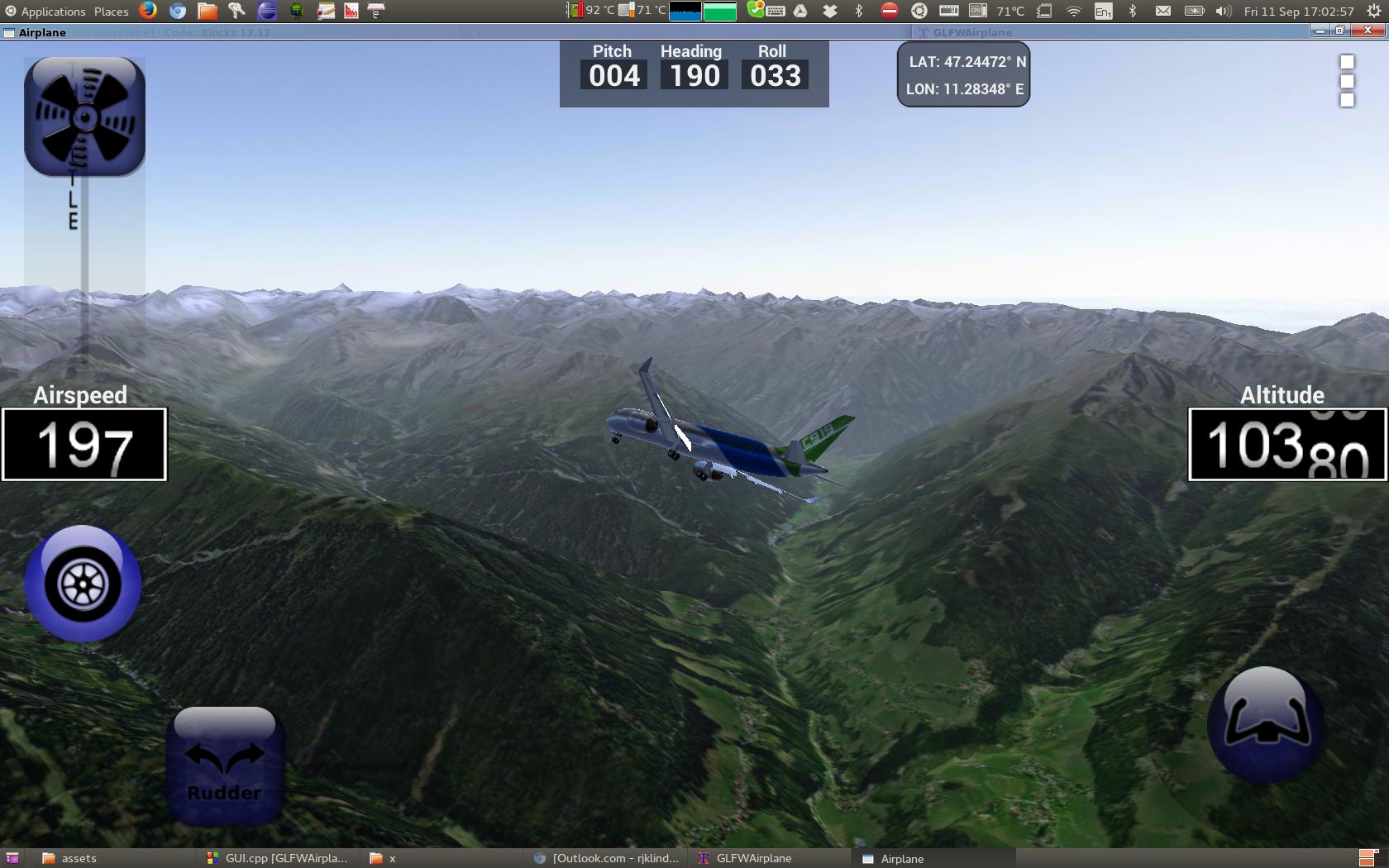Switch to the GLFWAirplane taskbar window
The width and height of the screenshot is (1389, 868).
click(751, 858)
